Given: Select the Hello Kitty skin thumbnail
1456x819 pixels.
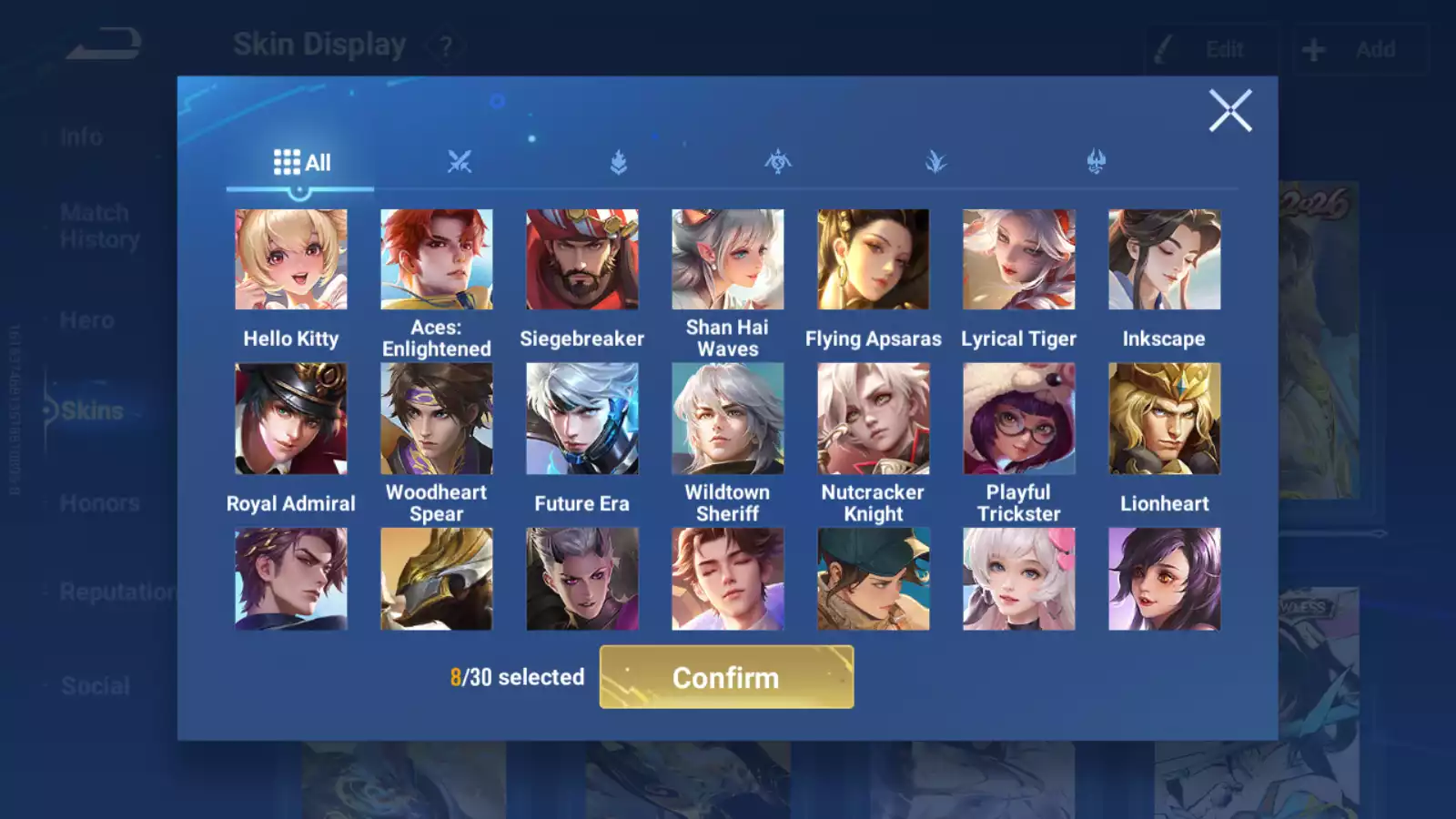Looking at the screenshot, I should (290, 258).
